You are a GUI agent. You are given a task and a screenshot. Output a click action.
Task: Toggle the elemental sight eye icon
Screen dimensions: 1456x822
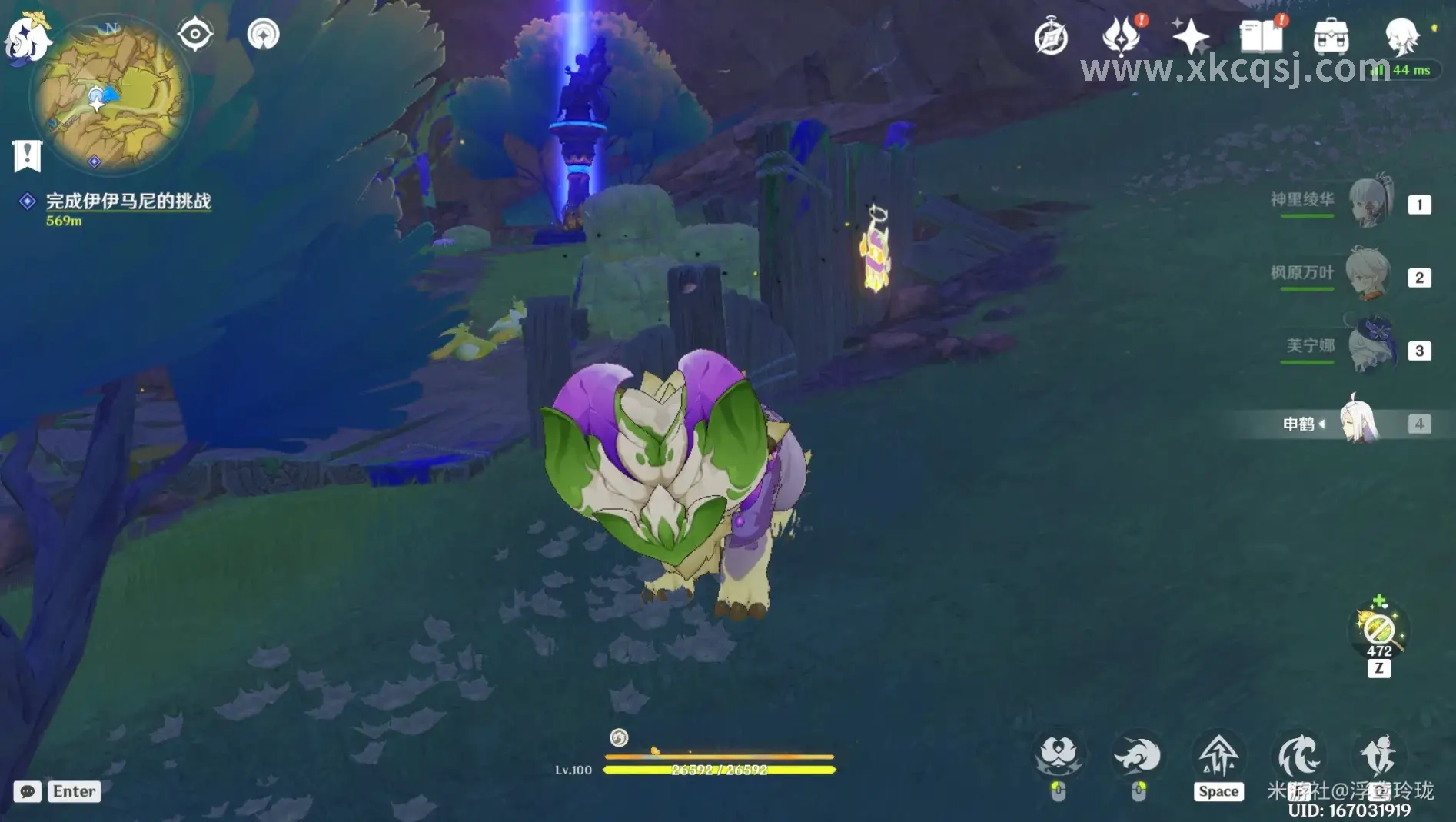pos(195,35)
